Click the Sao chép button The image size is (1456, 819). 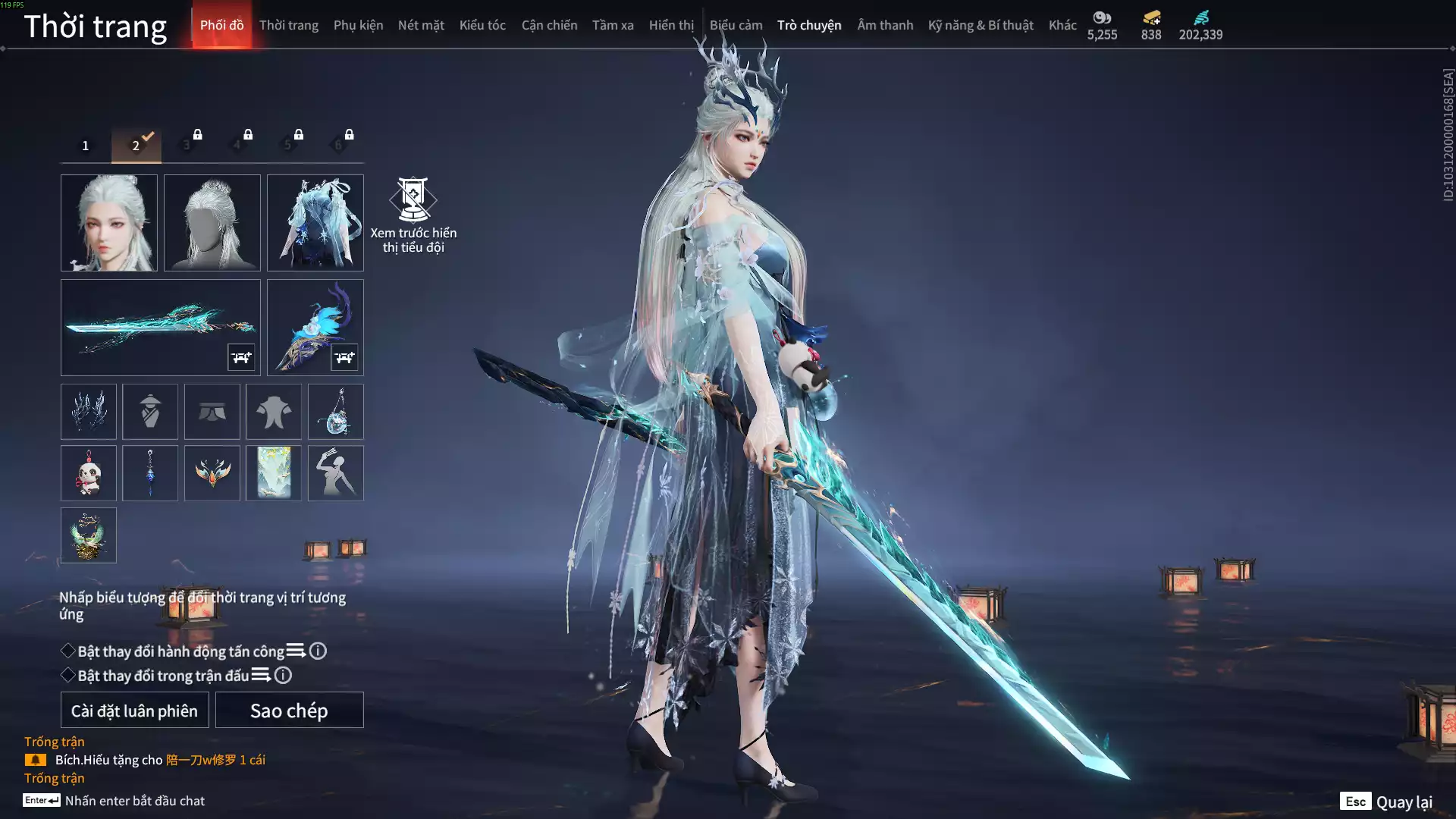[x=289, y=711]
